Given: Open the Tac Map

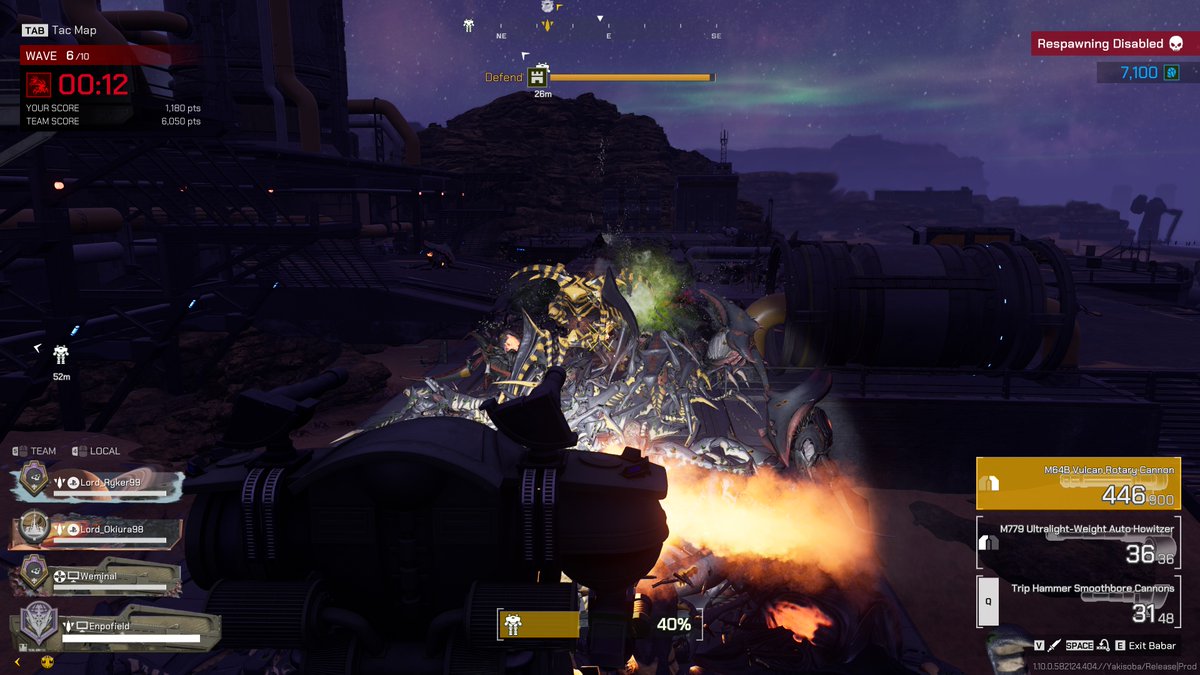Looking at the screenshot, I should [60, 30].
